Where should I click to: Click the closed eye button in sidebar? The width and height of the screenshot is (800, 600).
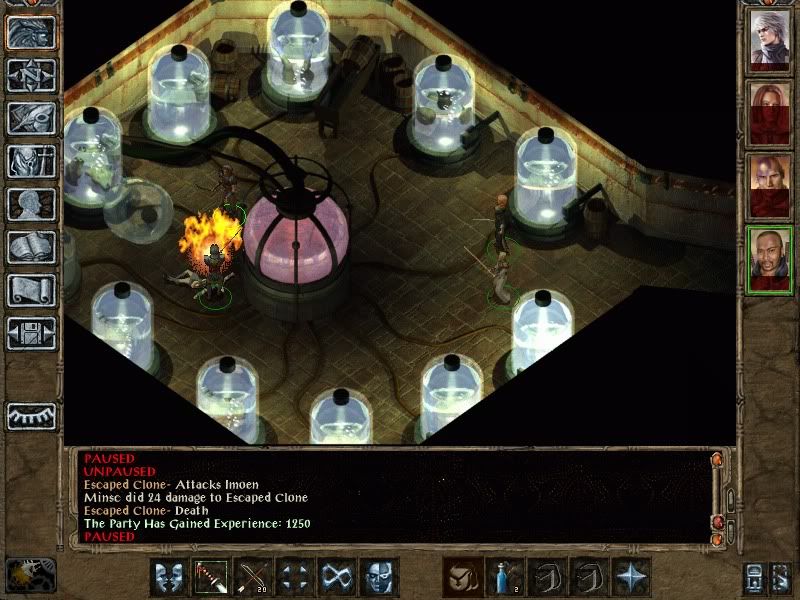point(31,416)
